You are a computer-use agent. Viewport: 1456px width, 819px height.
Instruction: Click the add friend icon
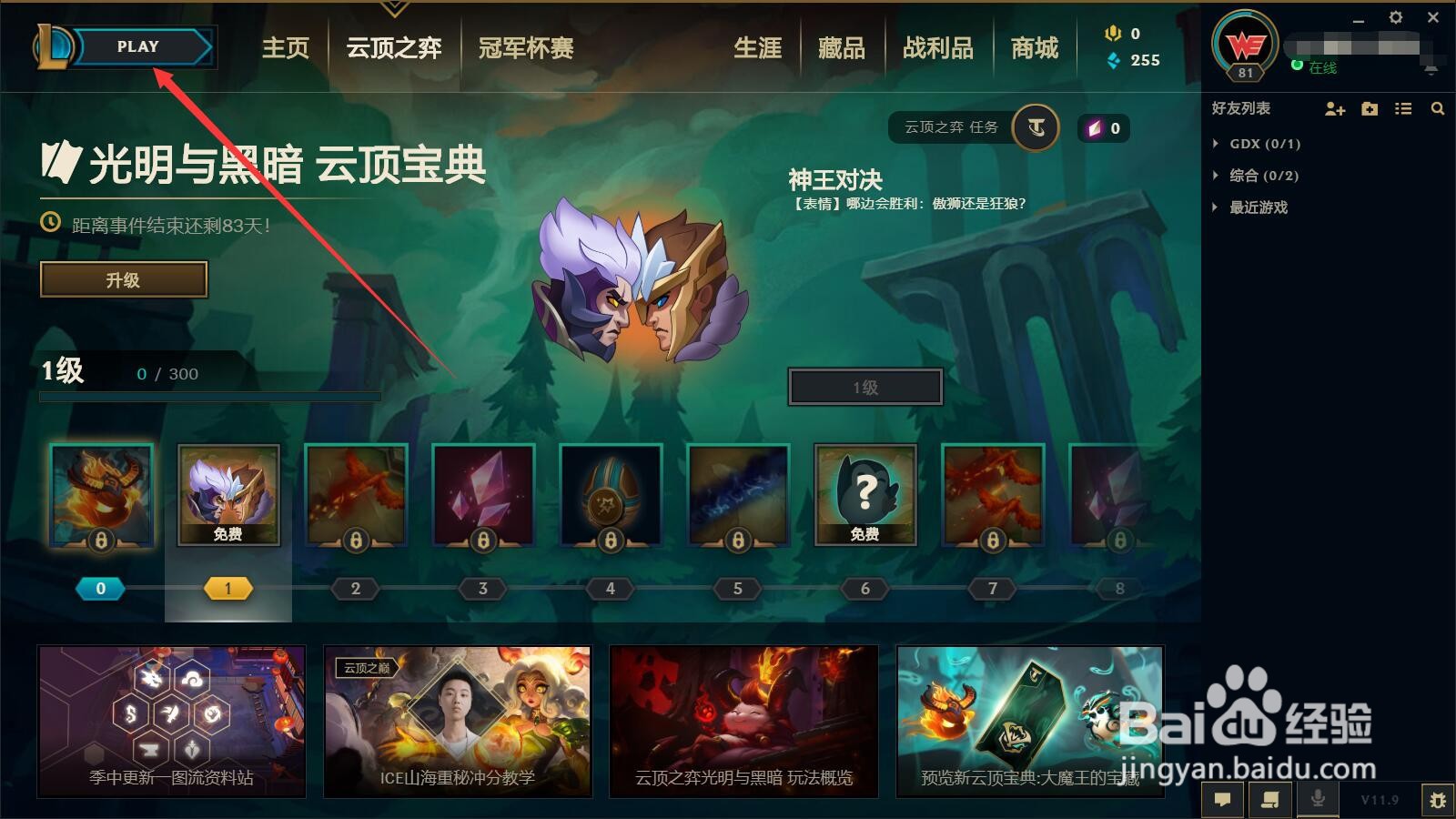coord(1335,108)
